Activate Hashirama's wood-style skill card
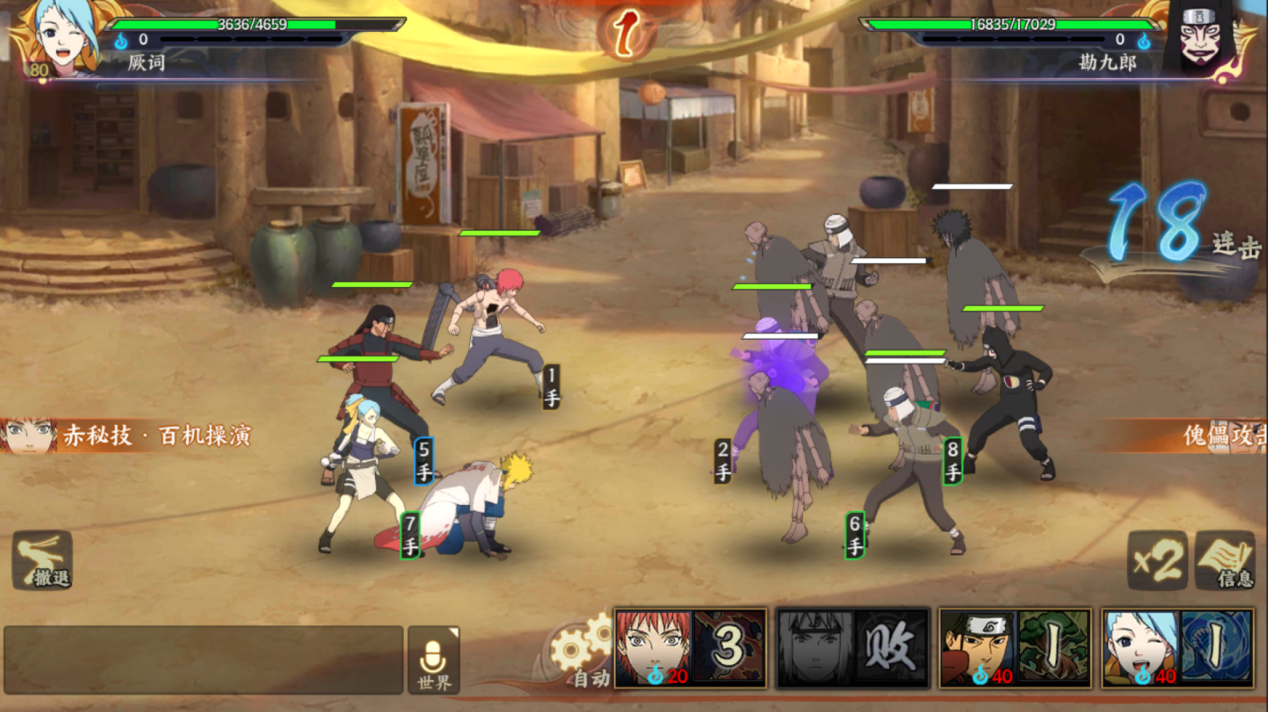 (1014, 648)
